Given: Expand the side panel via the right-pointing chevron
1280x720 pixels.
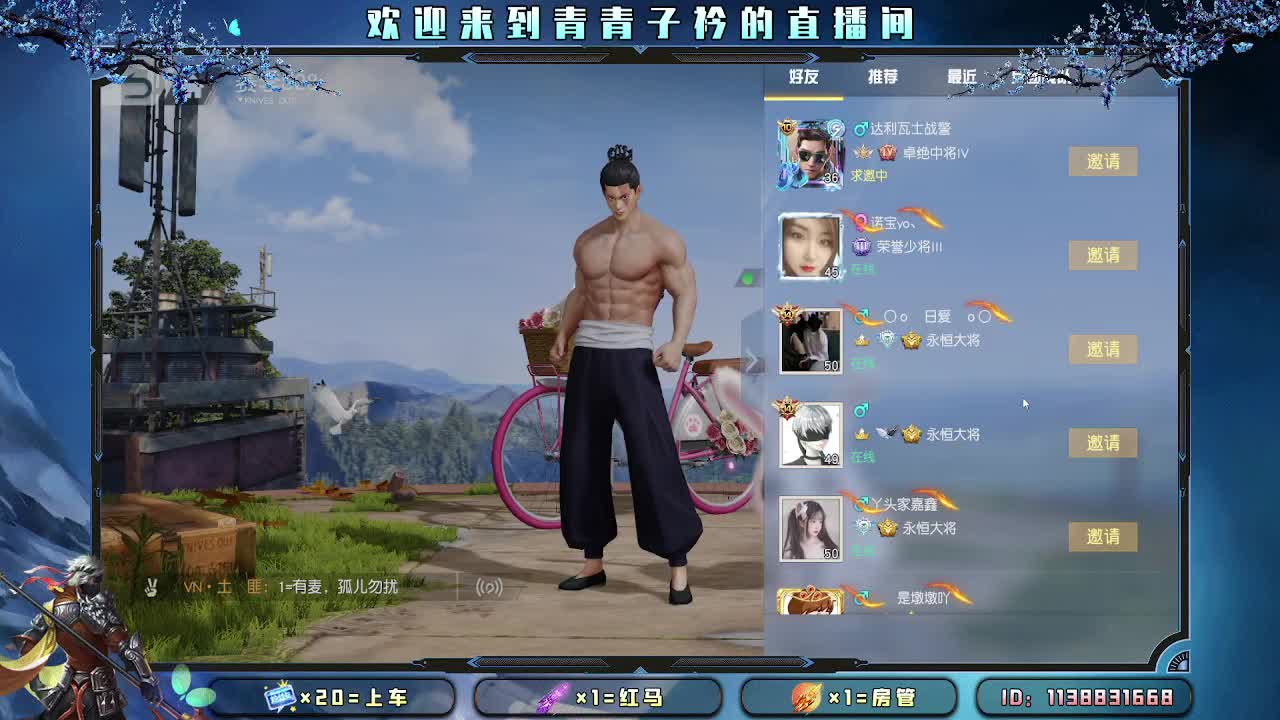Looking at the screenshot, I should pos(751,362).
